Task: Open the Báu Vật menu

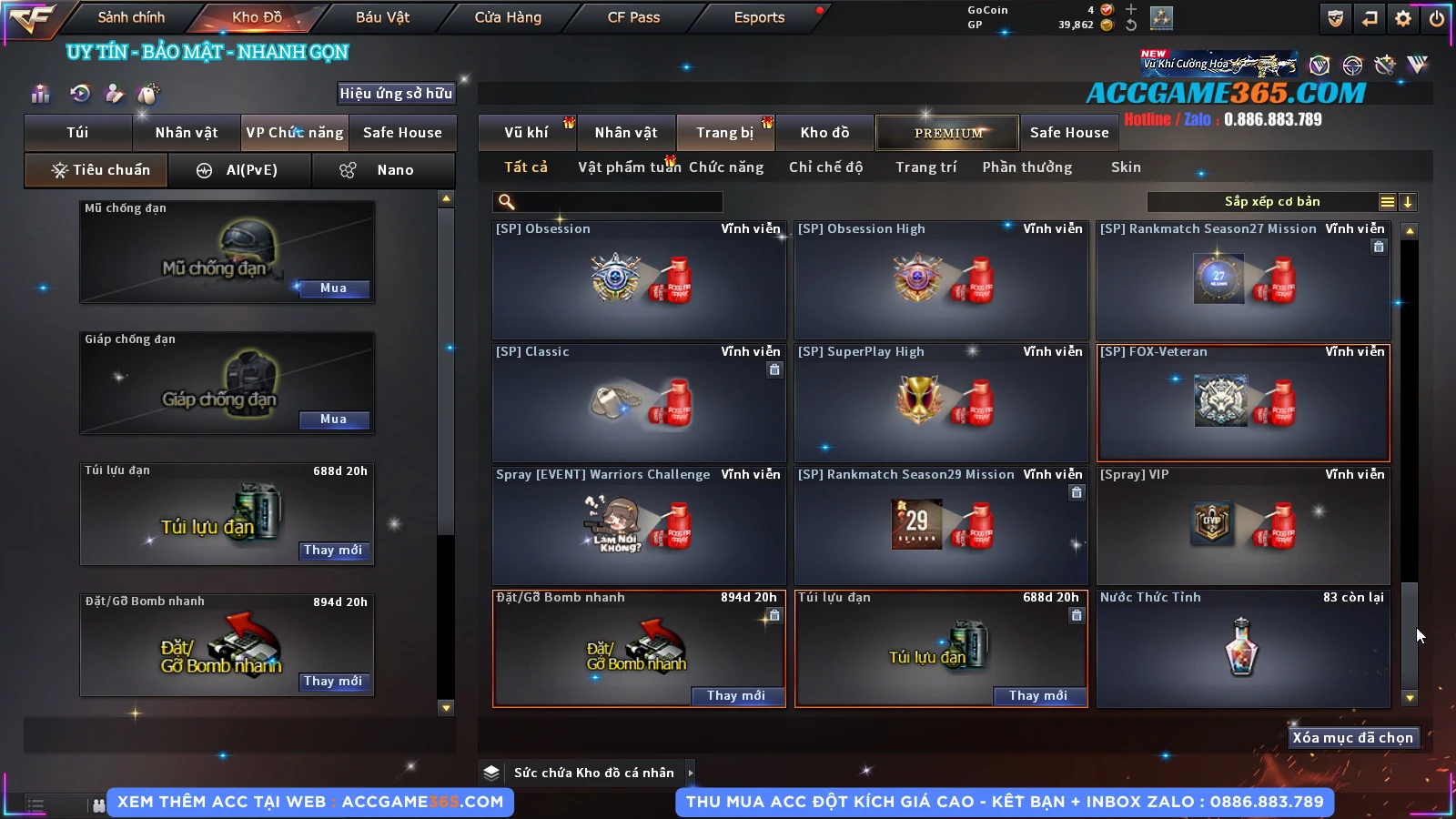Action: [x=382, y=17]
